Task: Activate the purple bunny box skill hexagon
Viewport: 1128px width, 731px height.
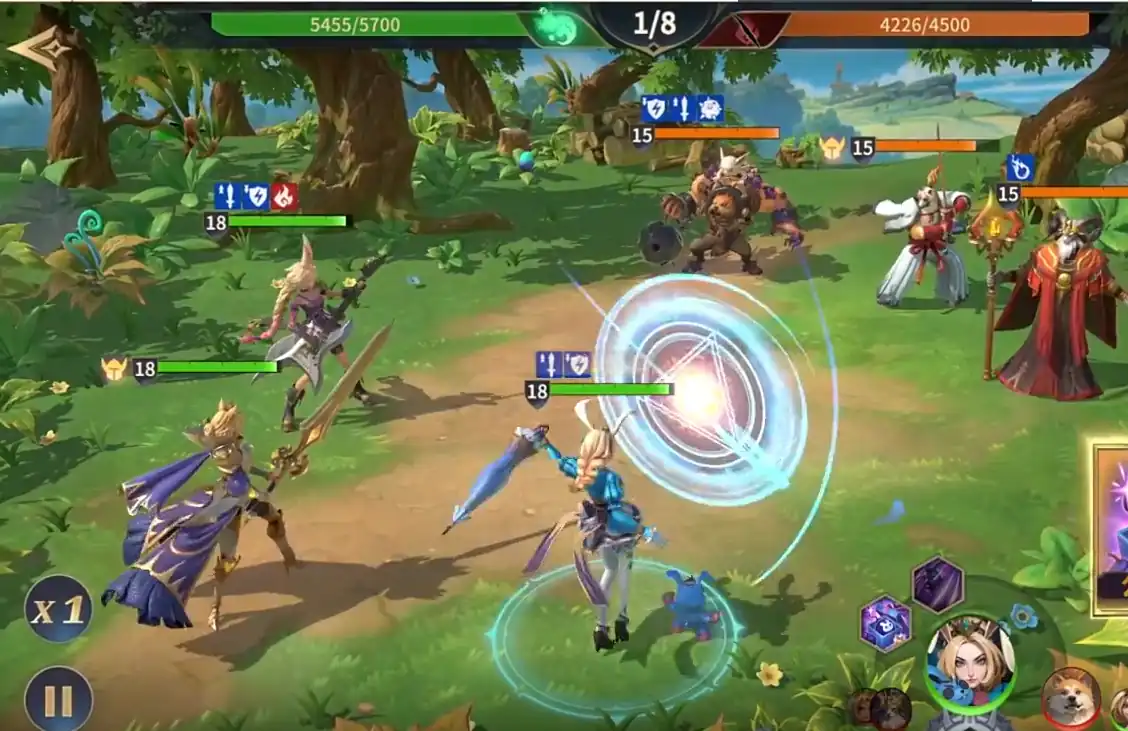Action: point(886,624)
